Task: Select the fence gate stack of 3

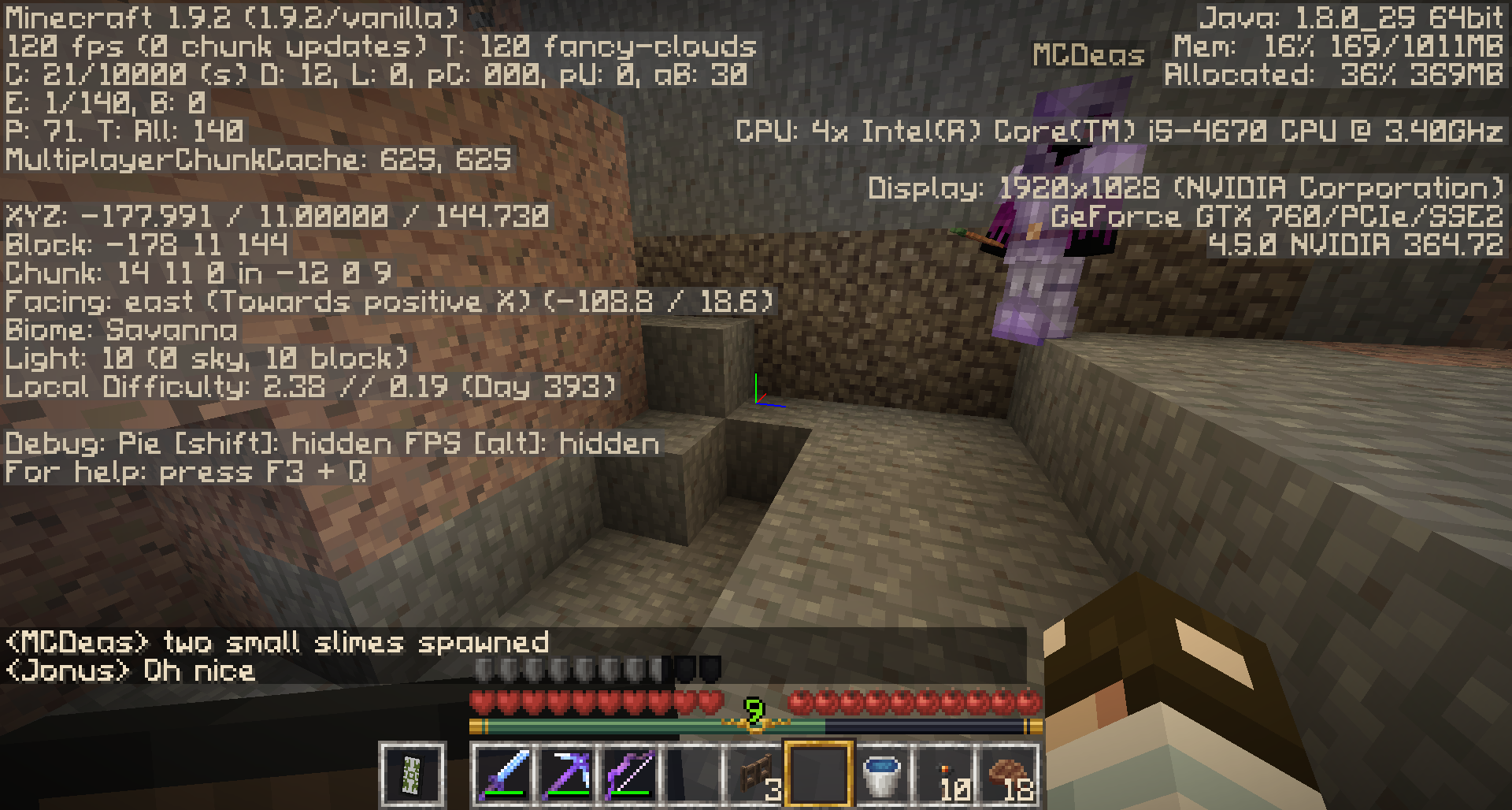Action: [x=755, y=774]
